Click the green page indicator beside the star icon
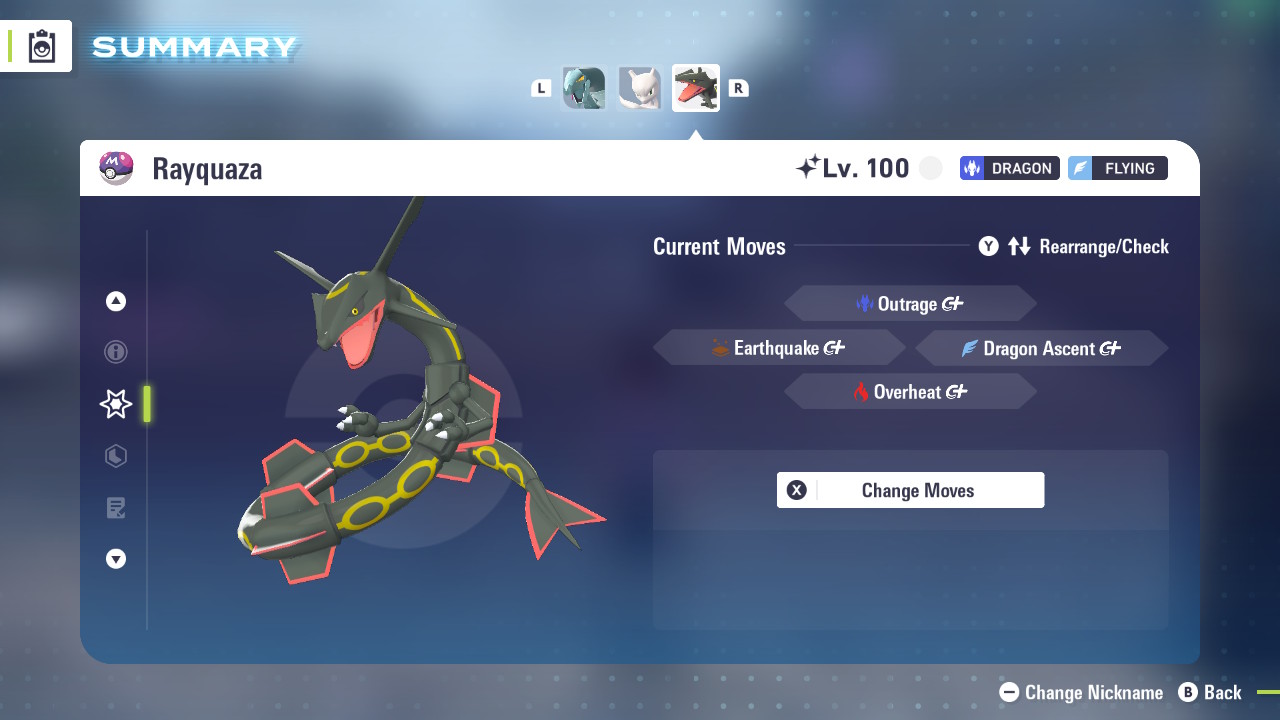 (146, 404)
